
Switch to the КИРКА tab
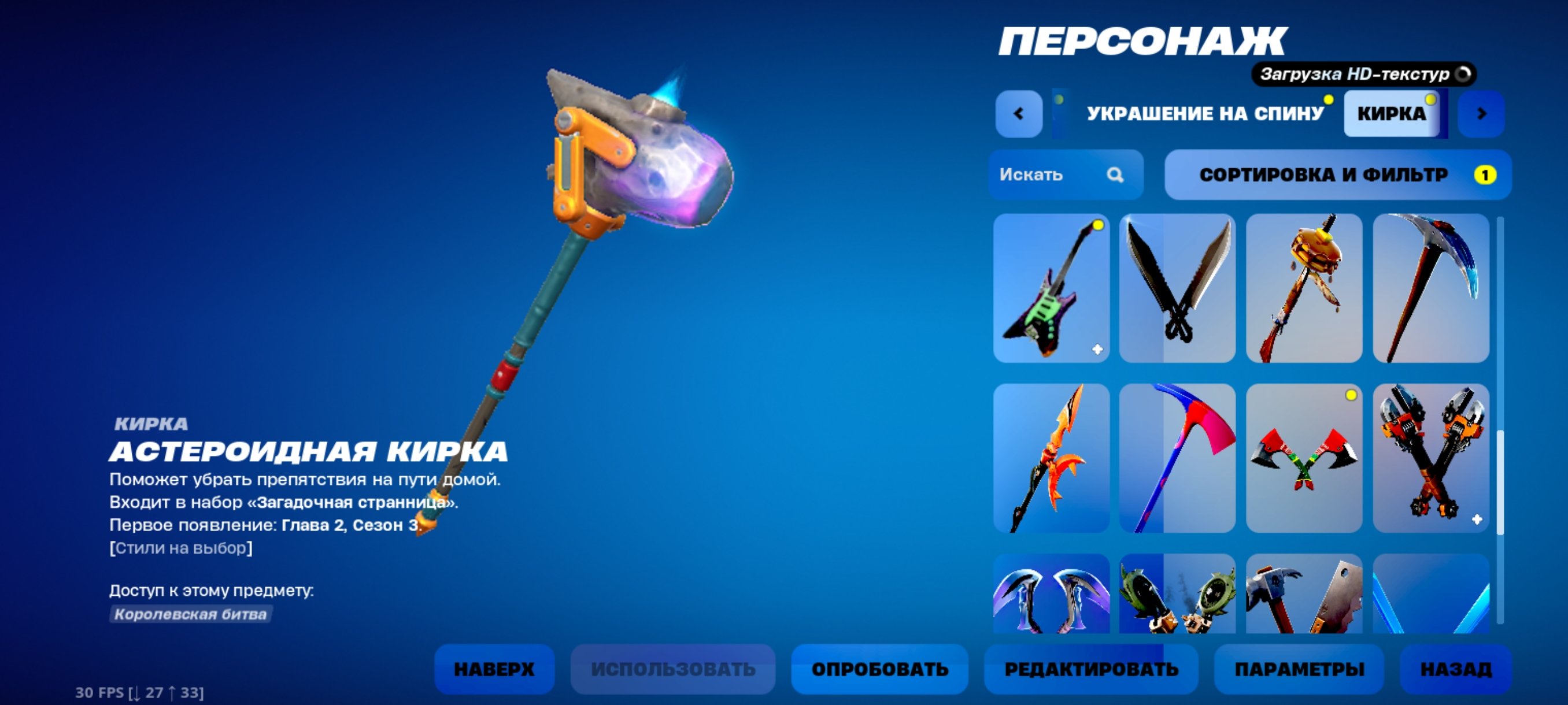point(1393,113)
